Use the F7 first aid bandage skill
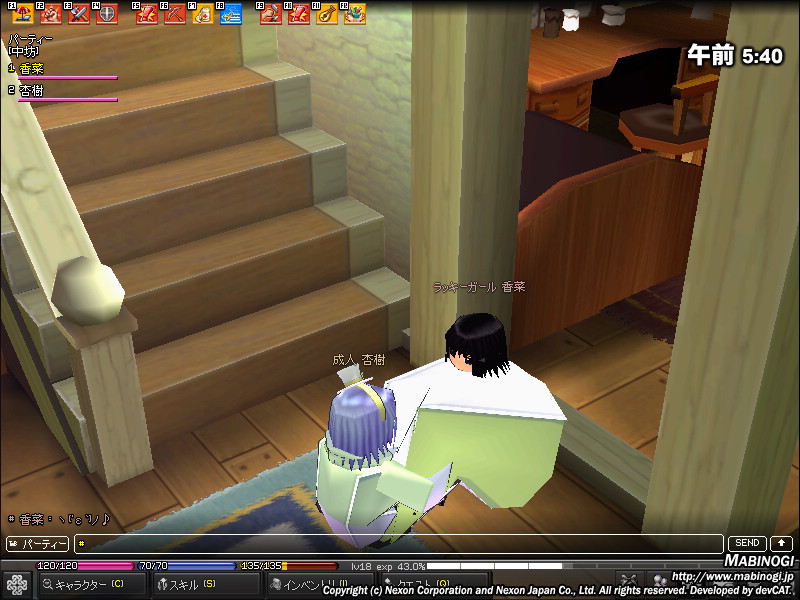Image resolution: width=800 pixels, height=600 pixels. (203, 14)
